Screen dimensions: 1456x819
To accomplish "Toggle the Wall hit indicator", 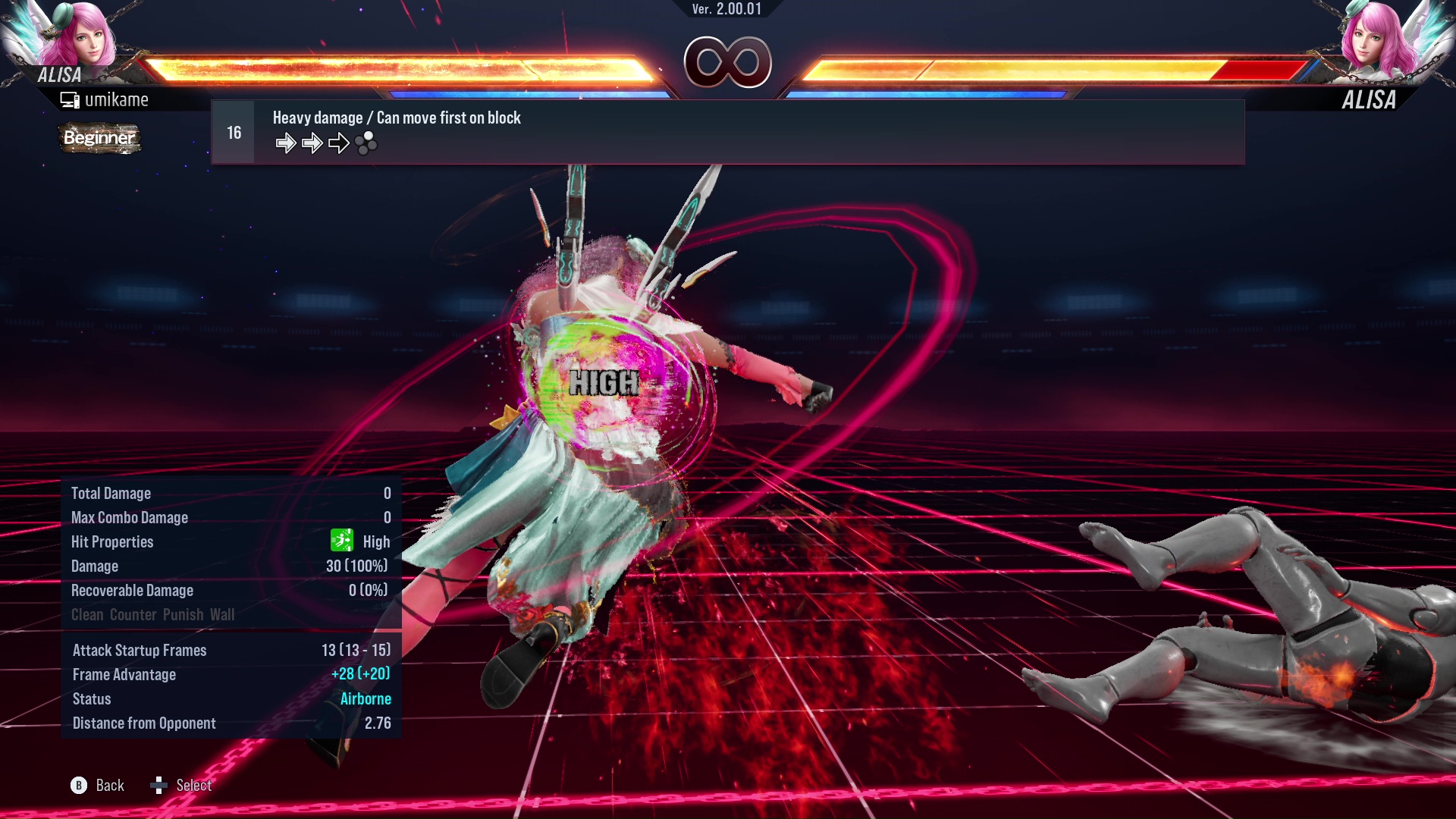I will coord(223,614).
